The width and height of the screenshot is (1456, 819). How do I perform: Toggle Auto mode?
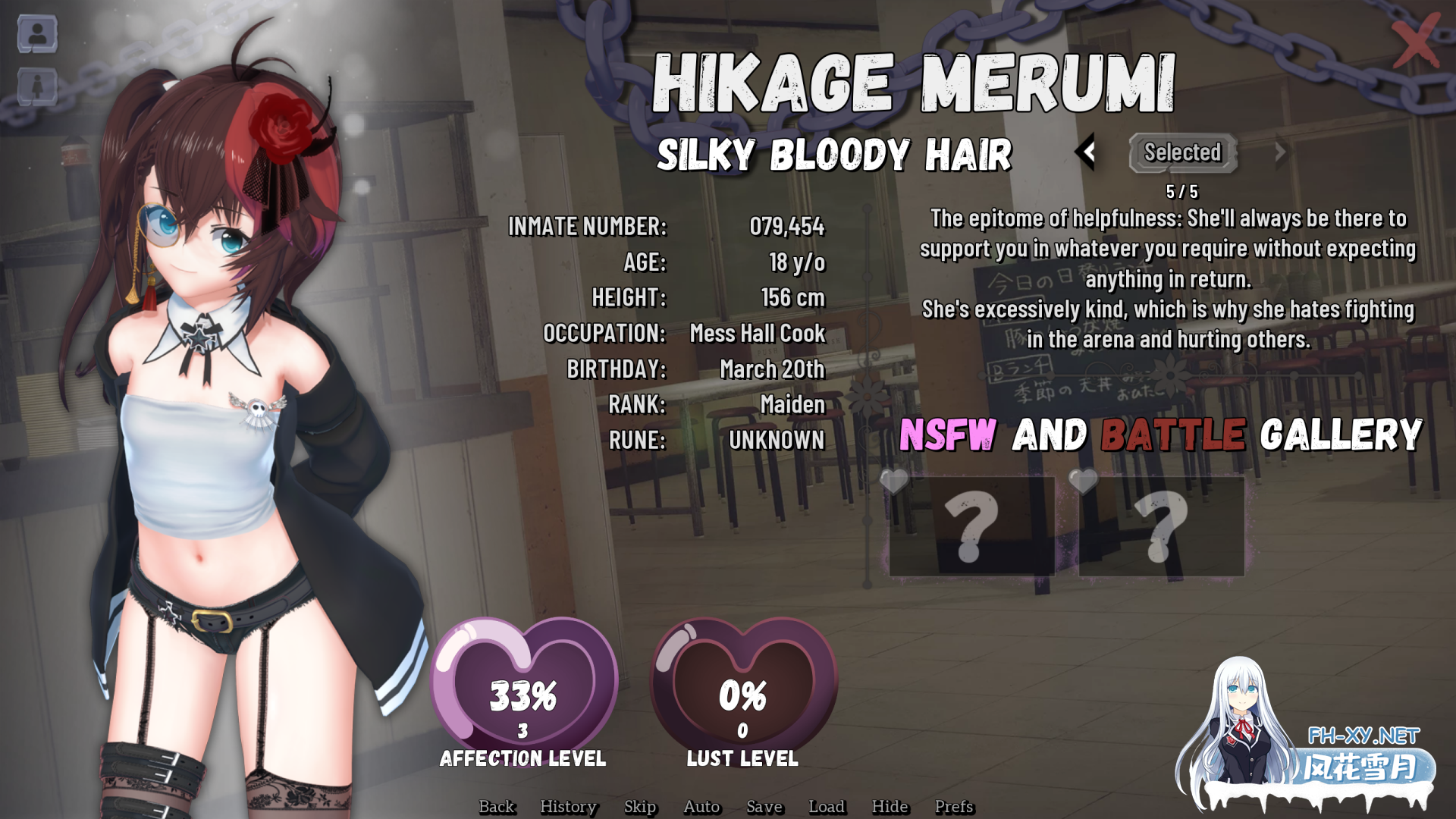point(701,806)
